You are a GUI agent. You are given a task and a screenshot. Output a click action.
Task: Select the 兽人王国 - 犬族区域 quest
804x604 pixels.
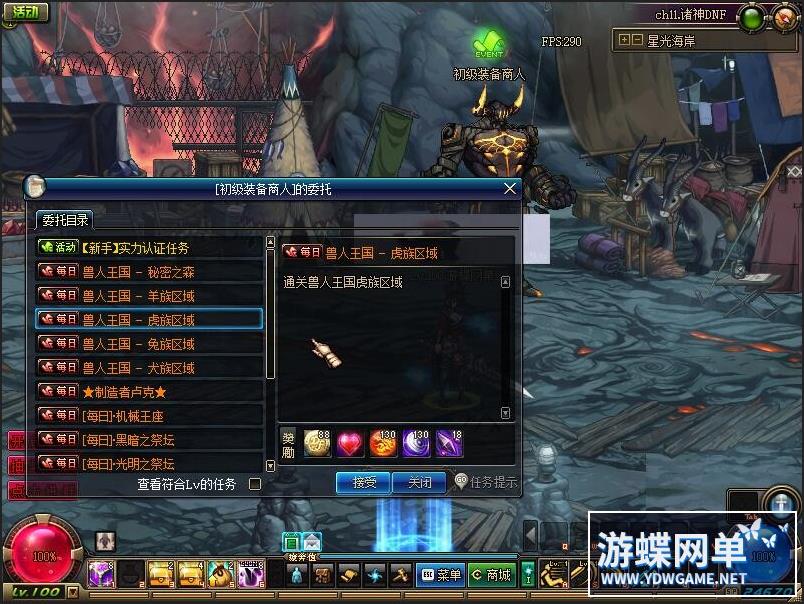(x=149, y=367)
